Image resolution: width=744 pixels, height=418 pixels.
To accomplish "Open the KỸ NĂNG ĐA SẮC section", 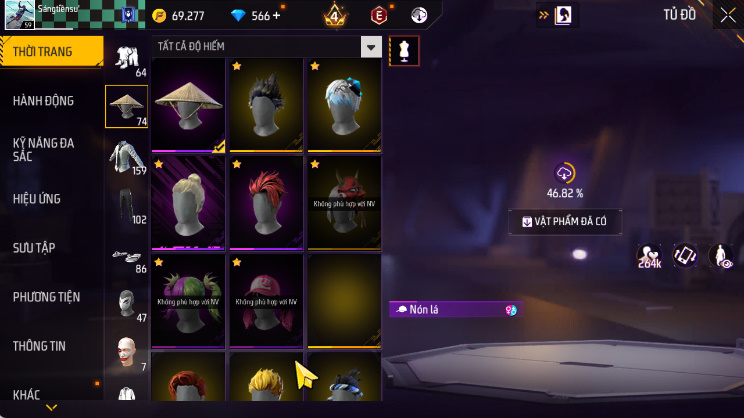I will pos(43,149).
